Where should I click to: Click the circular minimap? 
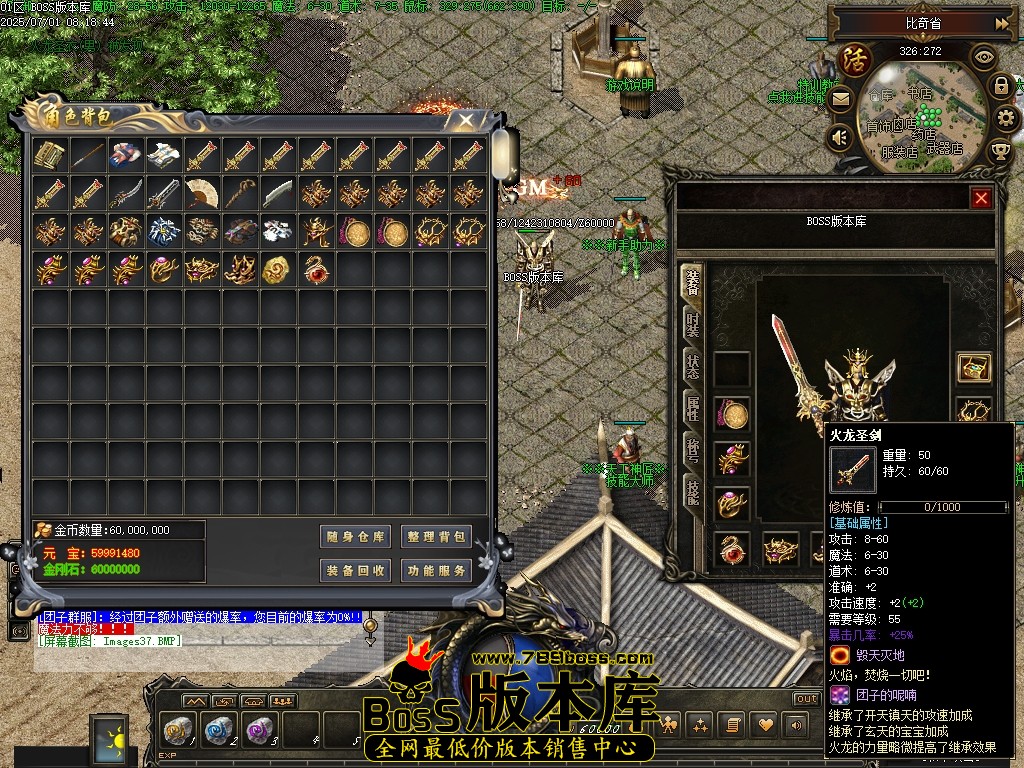click(x=922, y=112)
